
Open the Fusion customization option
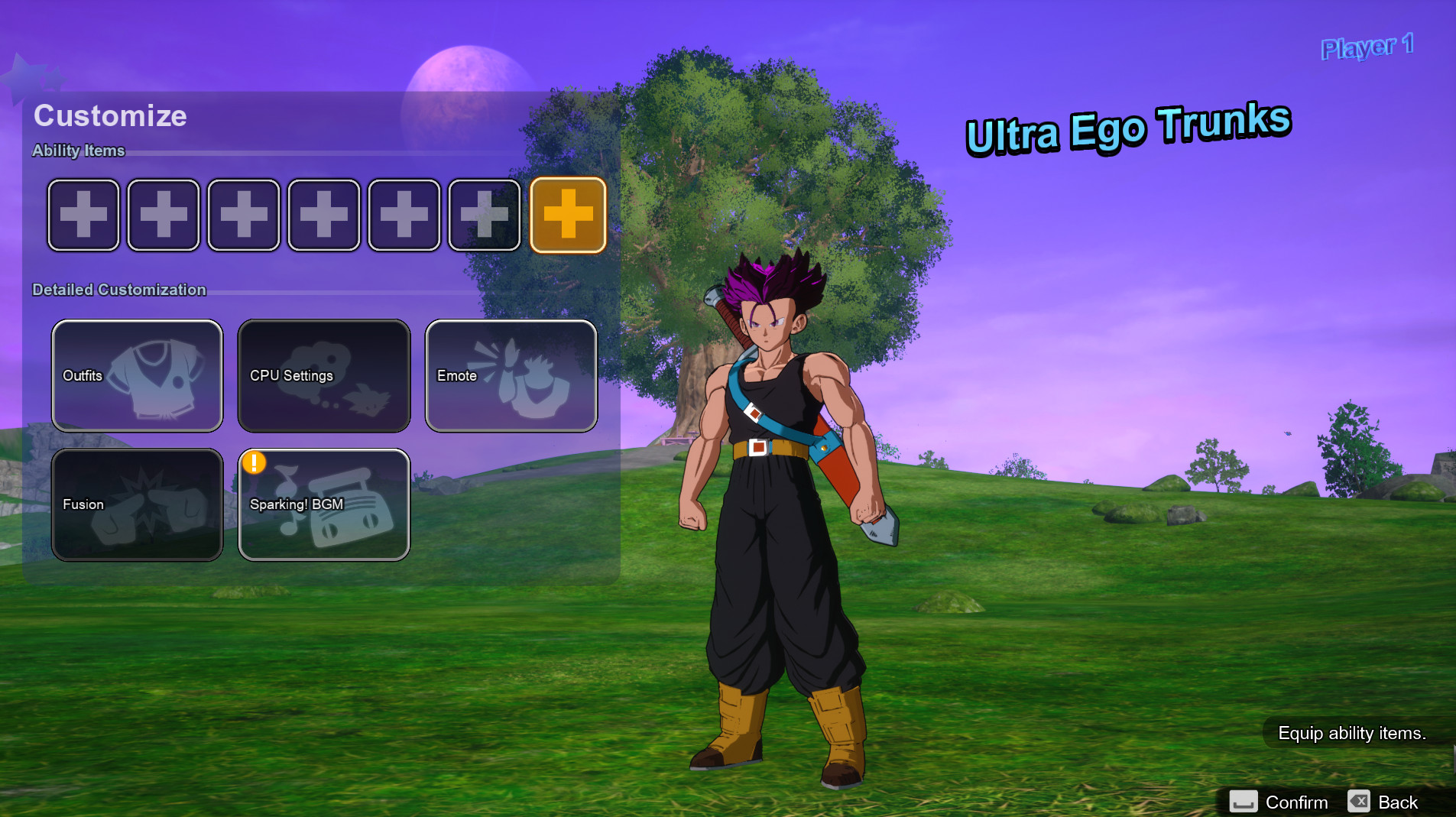click(137, 504)
